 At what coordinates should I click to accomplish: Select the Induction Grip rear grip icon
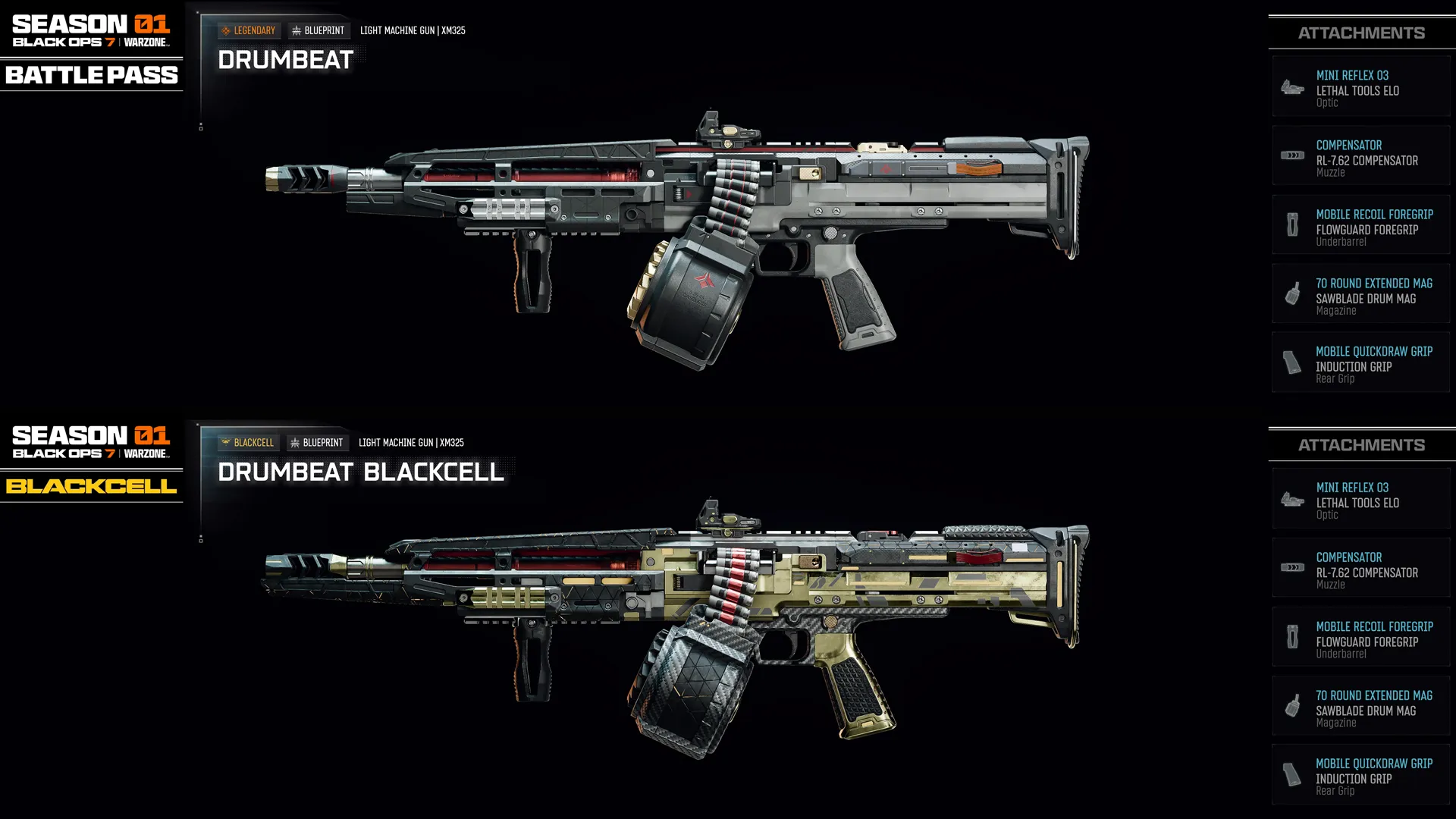click(x=1292, y=362)
